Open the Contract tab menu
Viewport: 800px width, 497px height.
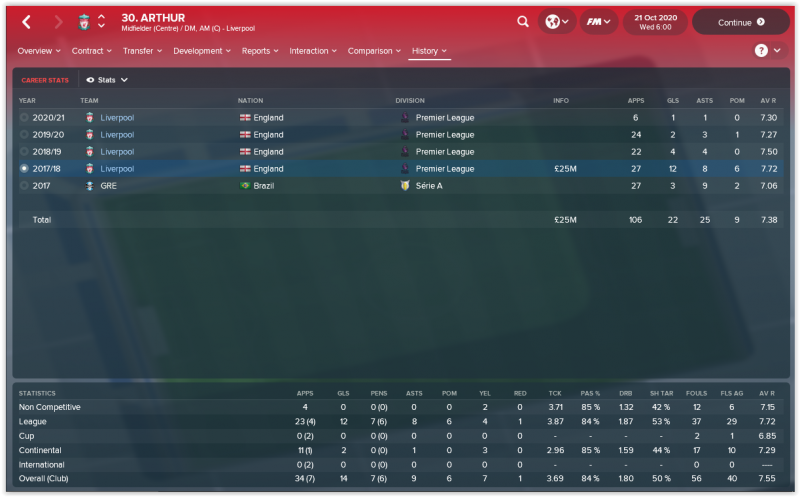[93, 50]
